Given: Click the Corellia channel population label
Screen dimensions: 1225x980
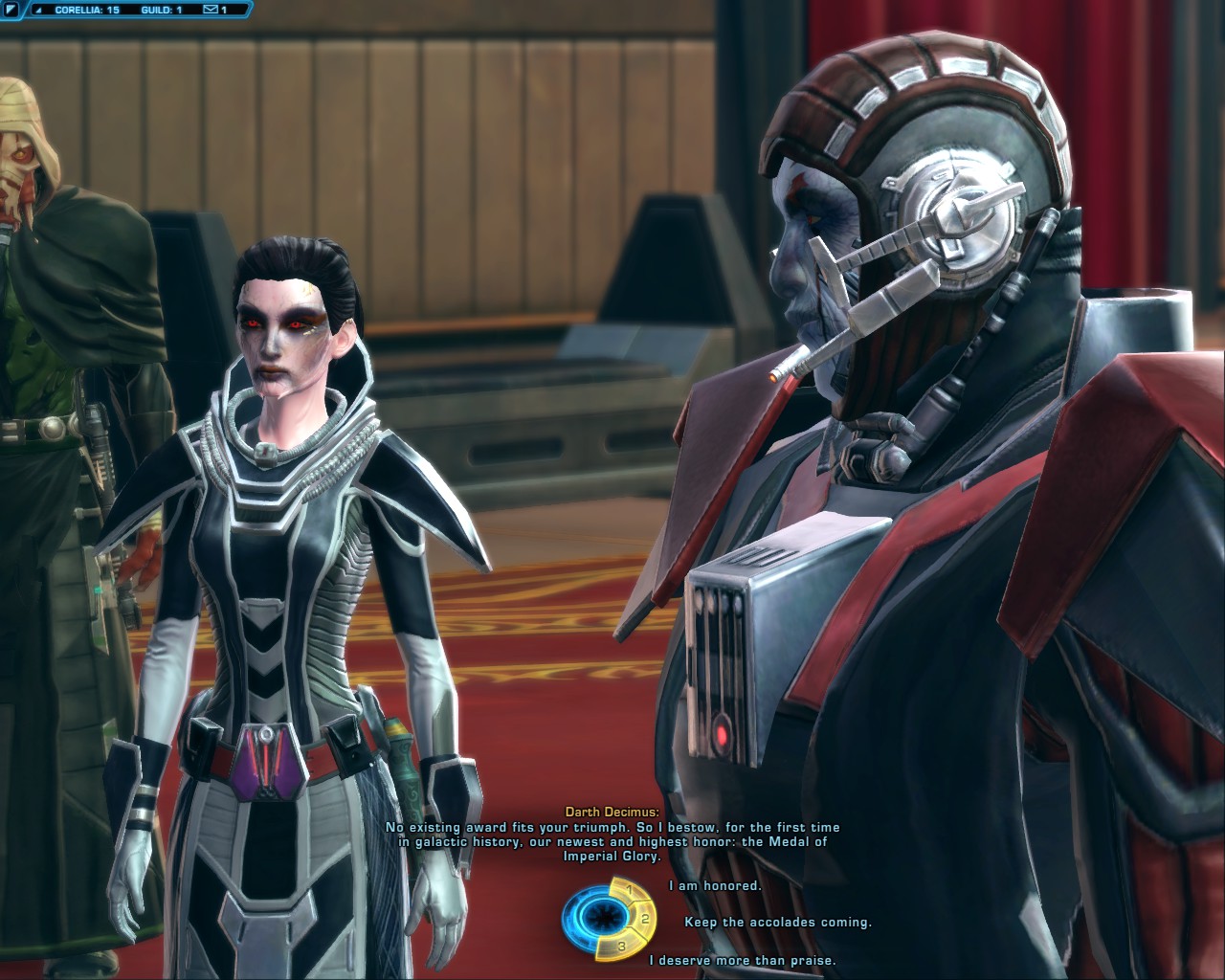Looking at the screenshot, I should pos(86,10).
